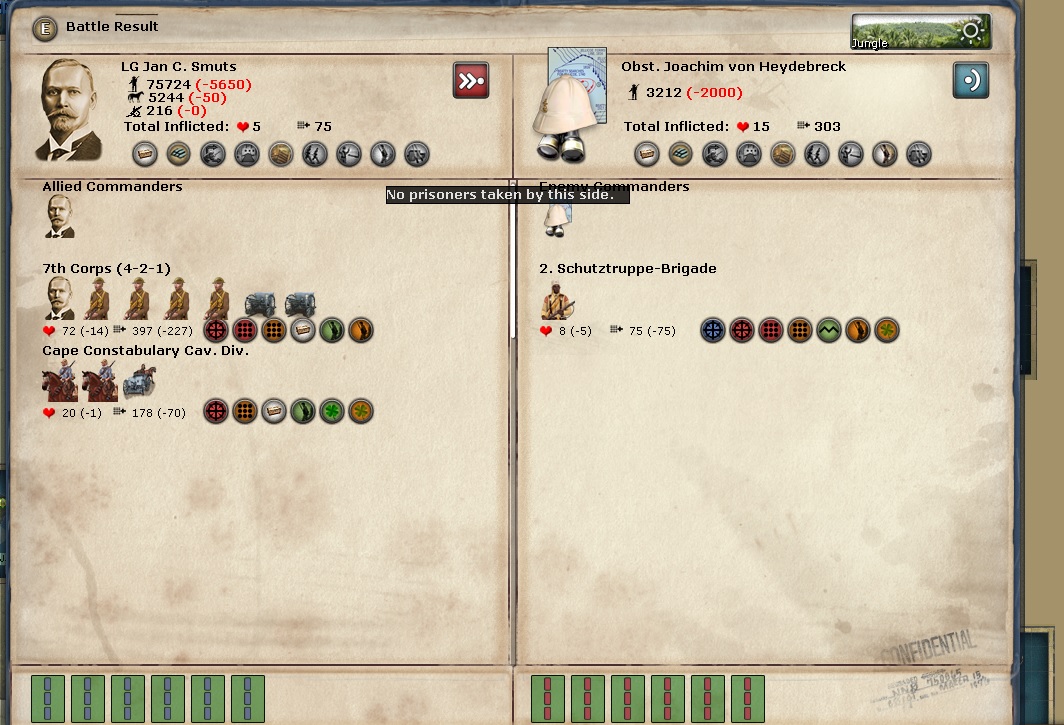Open the Jungle terrain thumbnail
Image resolution: width=1064 pixels, height=725 pixels.
920,32
